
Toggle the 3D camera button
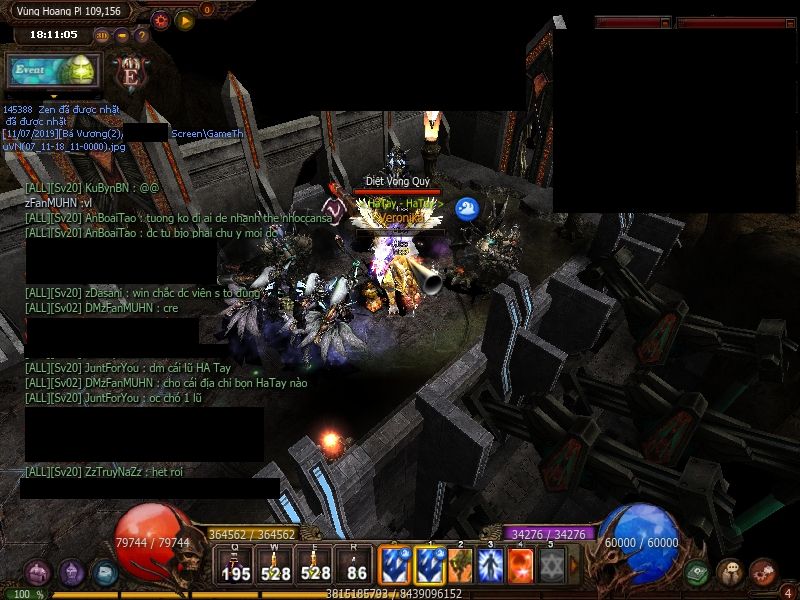[x=102, y=36]
